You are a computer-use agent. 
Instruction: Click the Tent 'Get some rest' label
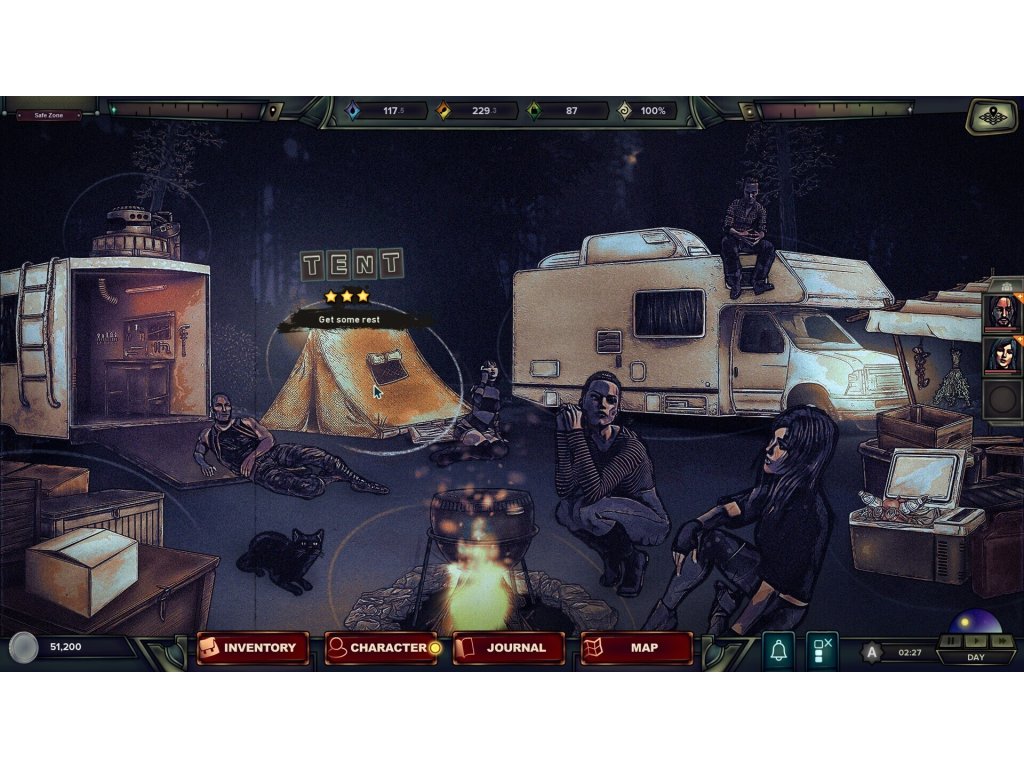coord(350,320)
